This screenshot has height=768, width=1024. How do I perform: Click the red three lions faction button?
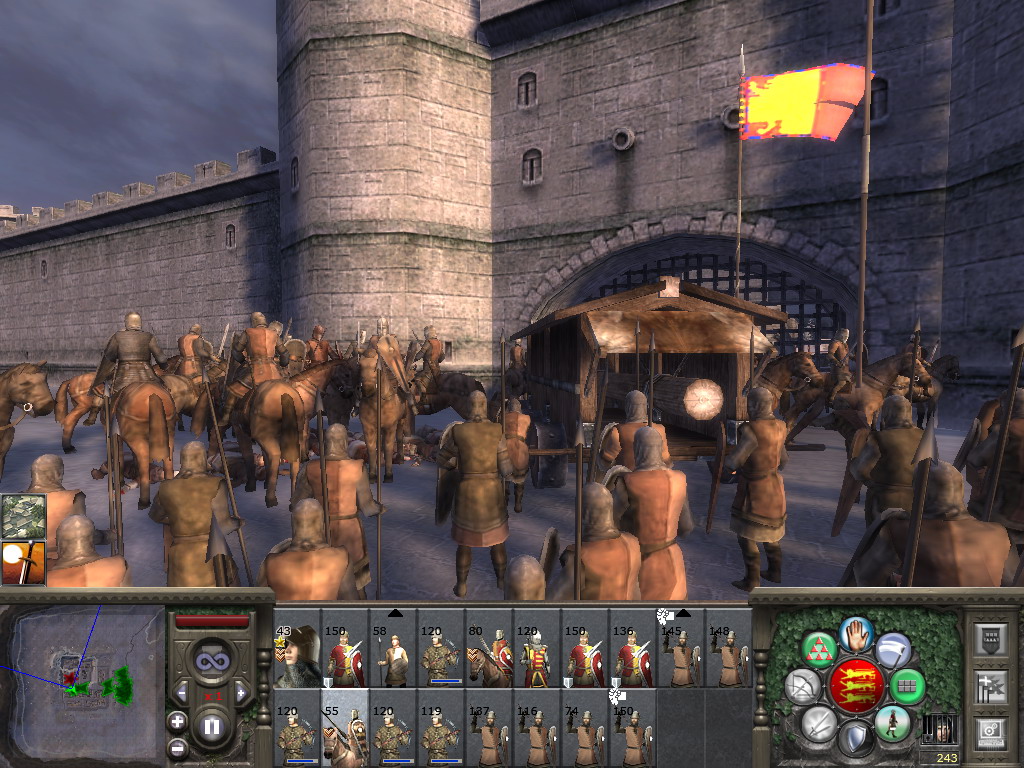(856, 686)
